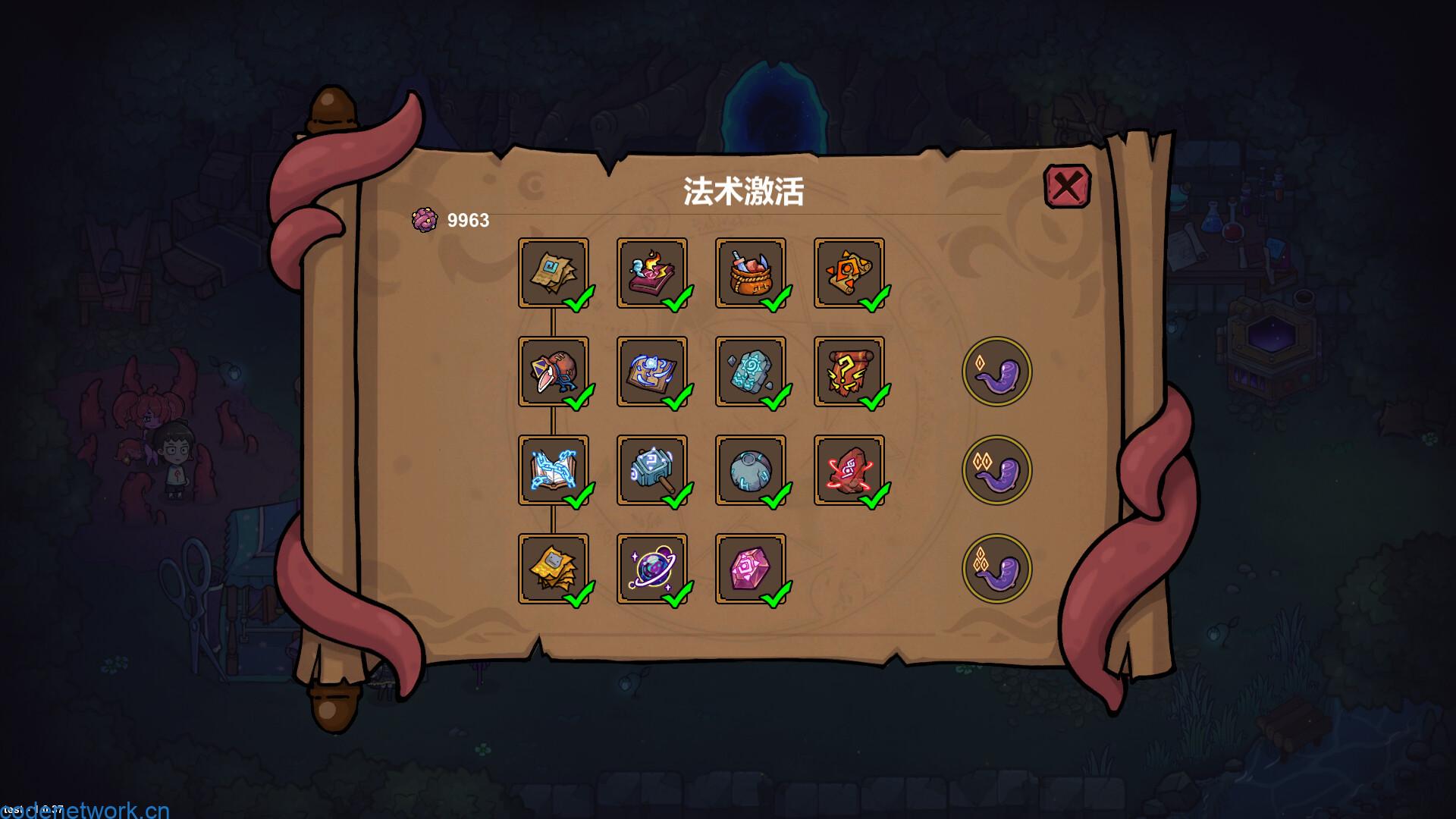1456x819 pixels.
Task: Select the glowing blue enchanted book
Action: (654, 372)
